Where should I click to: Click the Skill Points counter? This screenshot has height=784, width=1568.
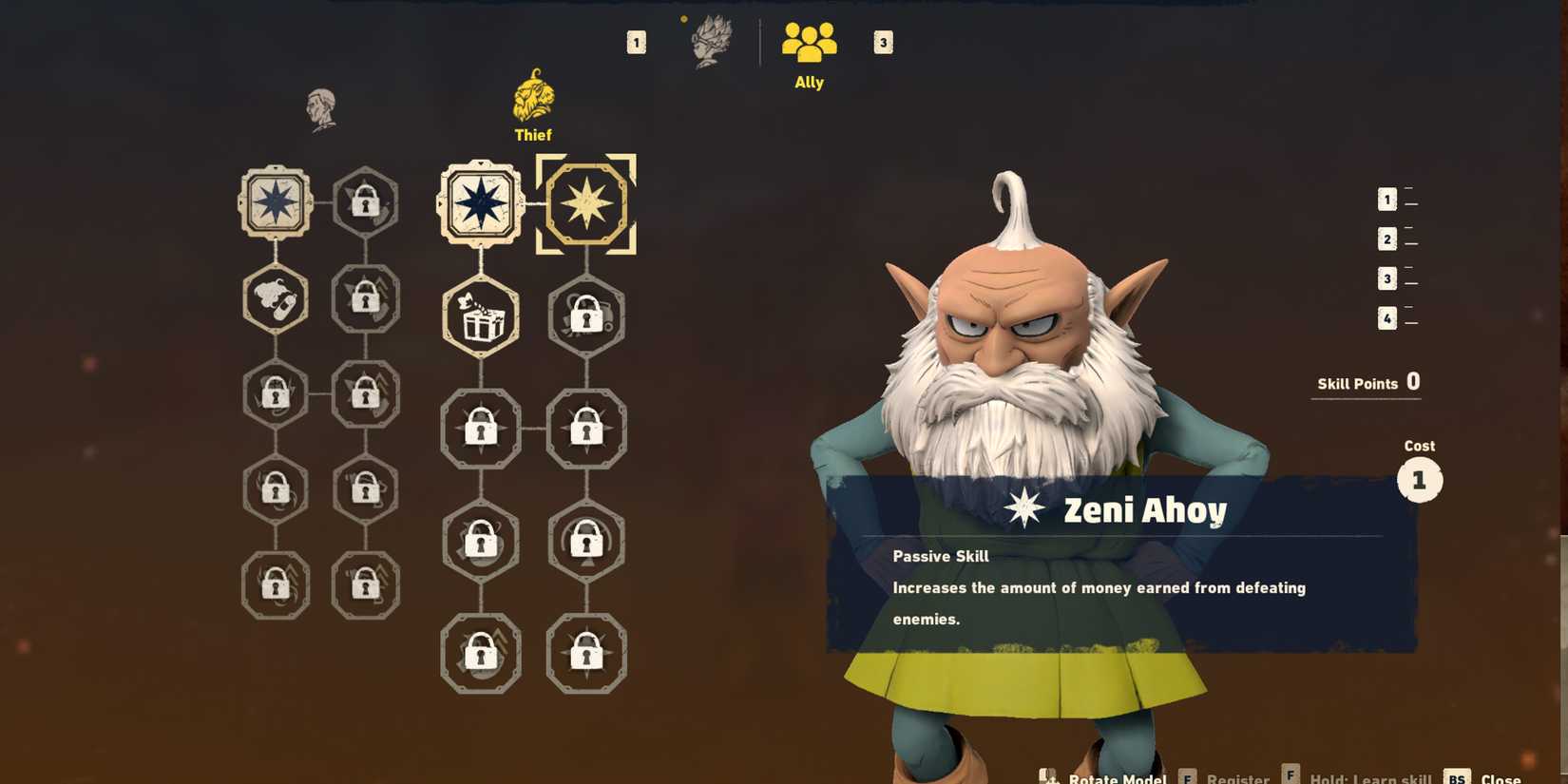pos(1366,383)
